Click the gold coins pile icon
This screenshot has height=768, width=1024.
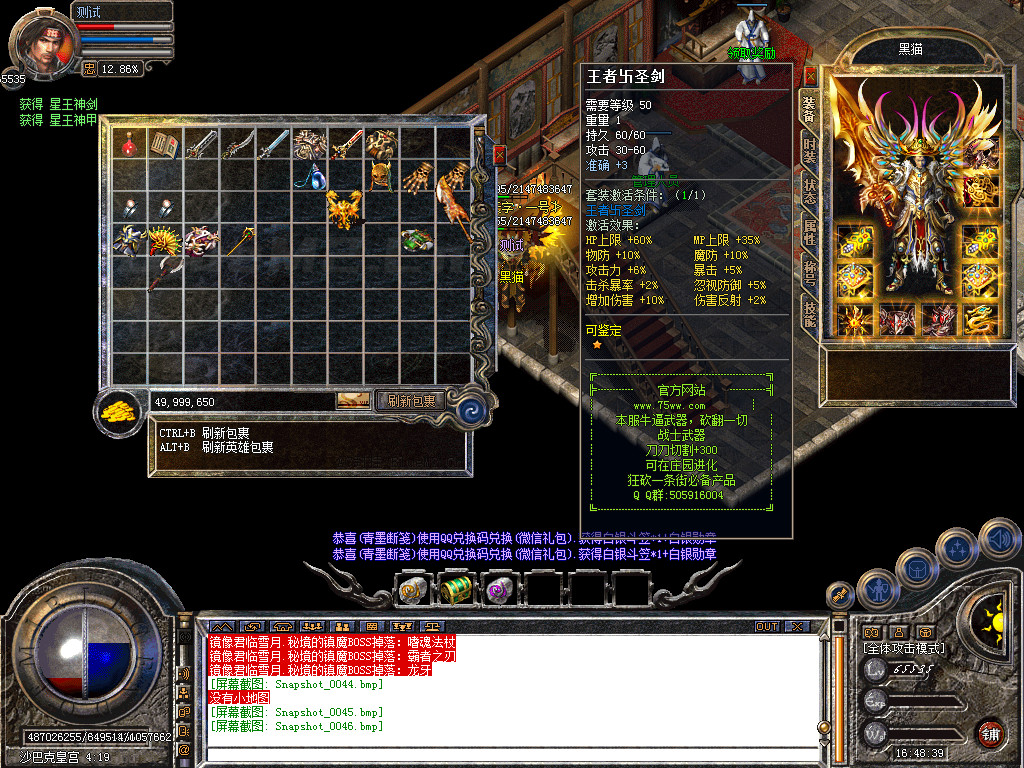pos(121,410)
